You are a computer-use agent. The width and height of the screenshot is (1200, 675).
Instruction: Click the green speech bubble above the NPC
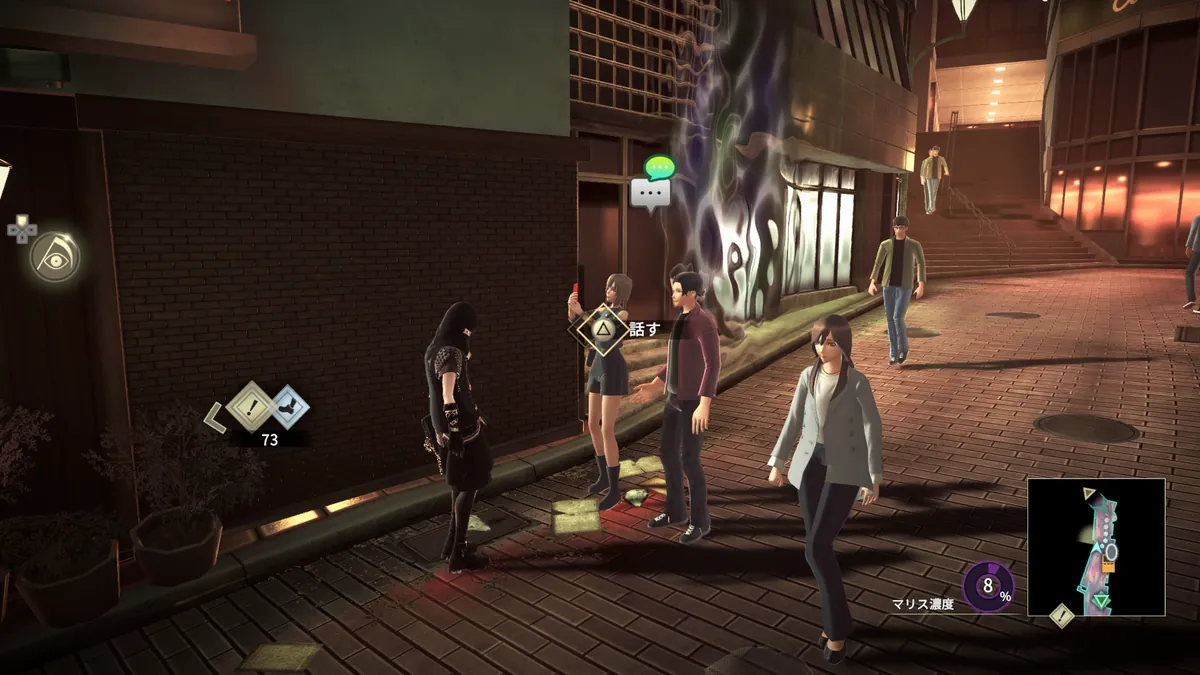[660, 168]
